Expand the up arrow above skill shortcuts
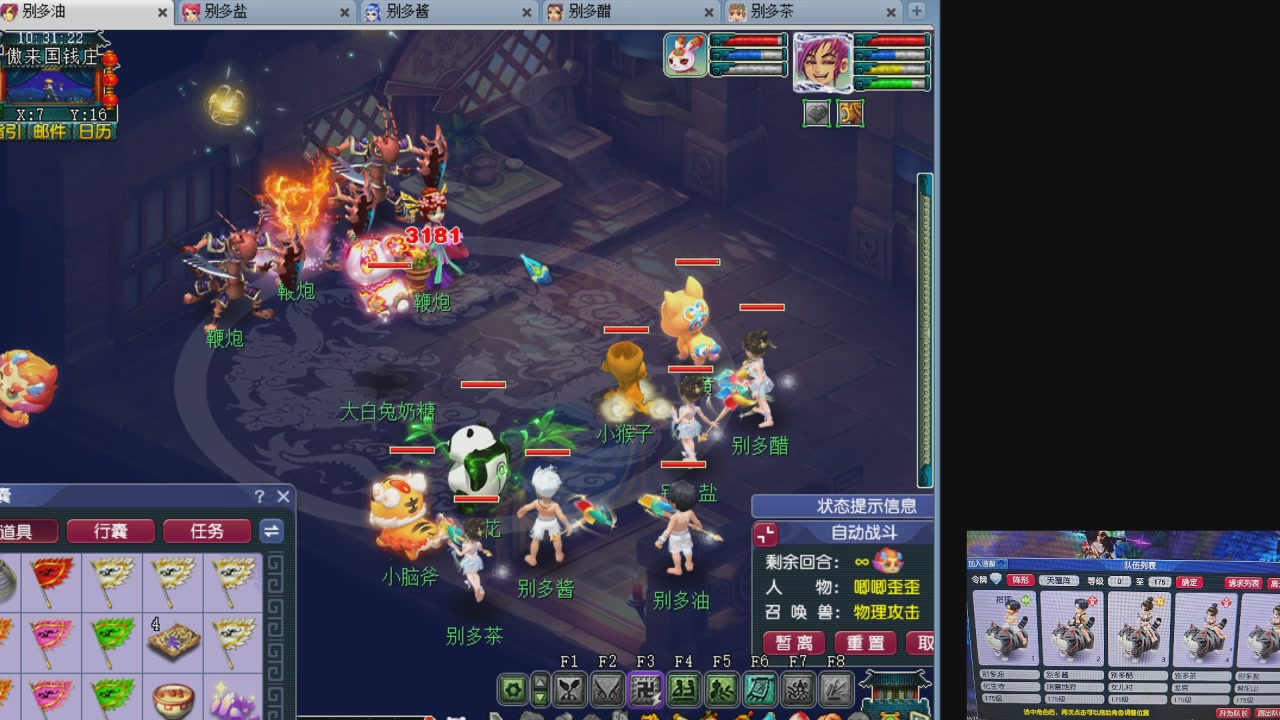Screen dimensions: 1280x720 click(x=540, y=682)
